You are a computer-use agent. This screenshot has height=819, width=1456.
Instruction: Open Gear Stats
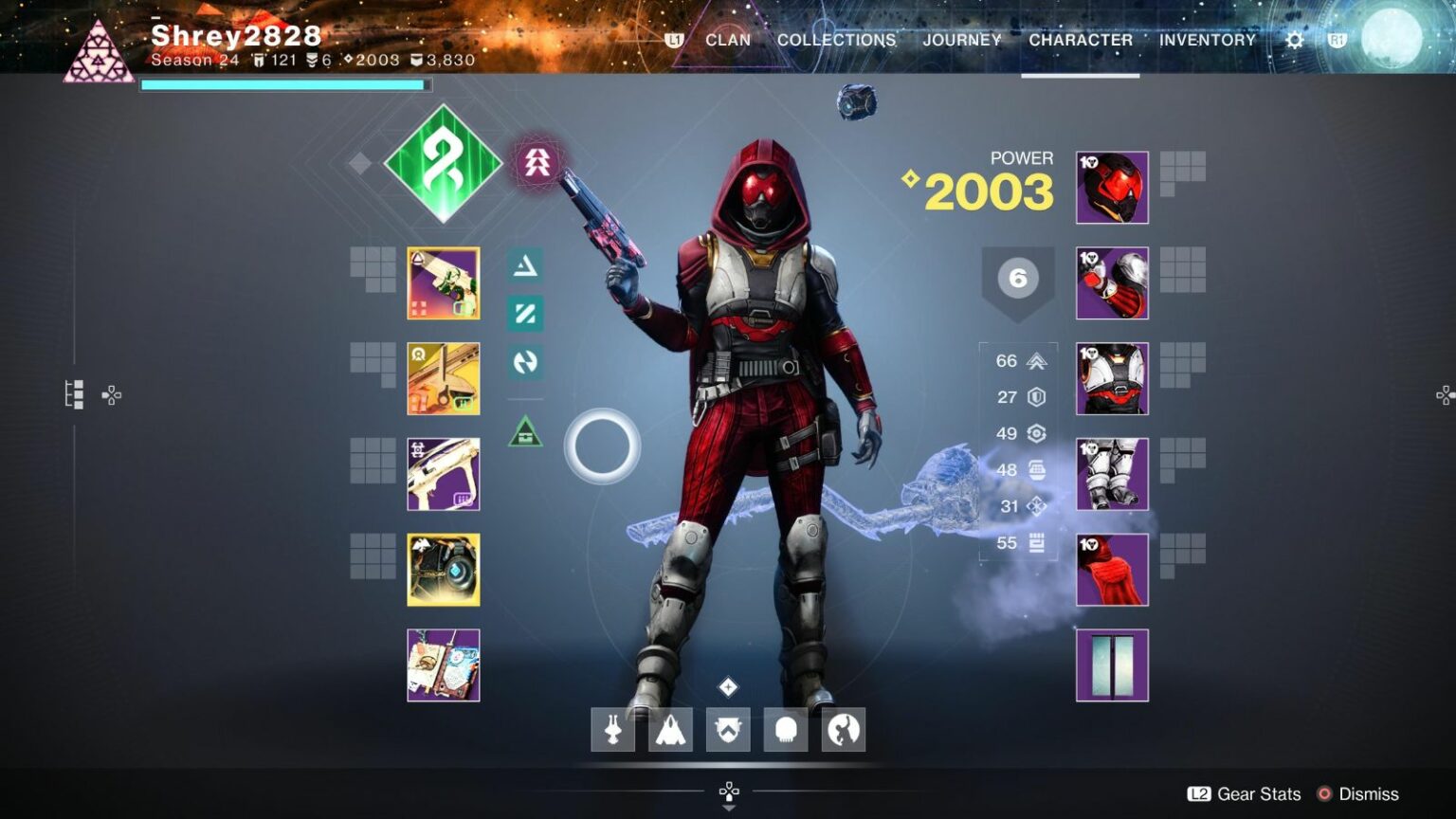[x=1245, y=794]
